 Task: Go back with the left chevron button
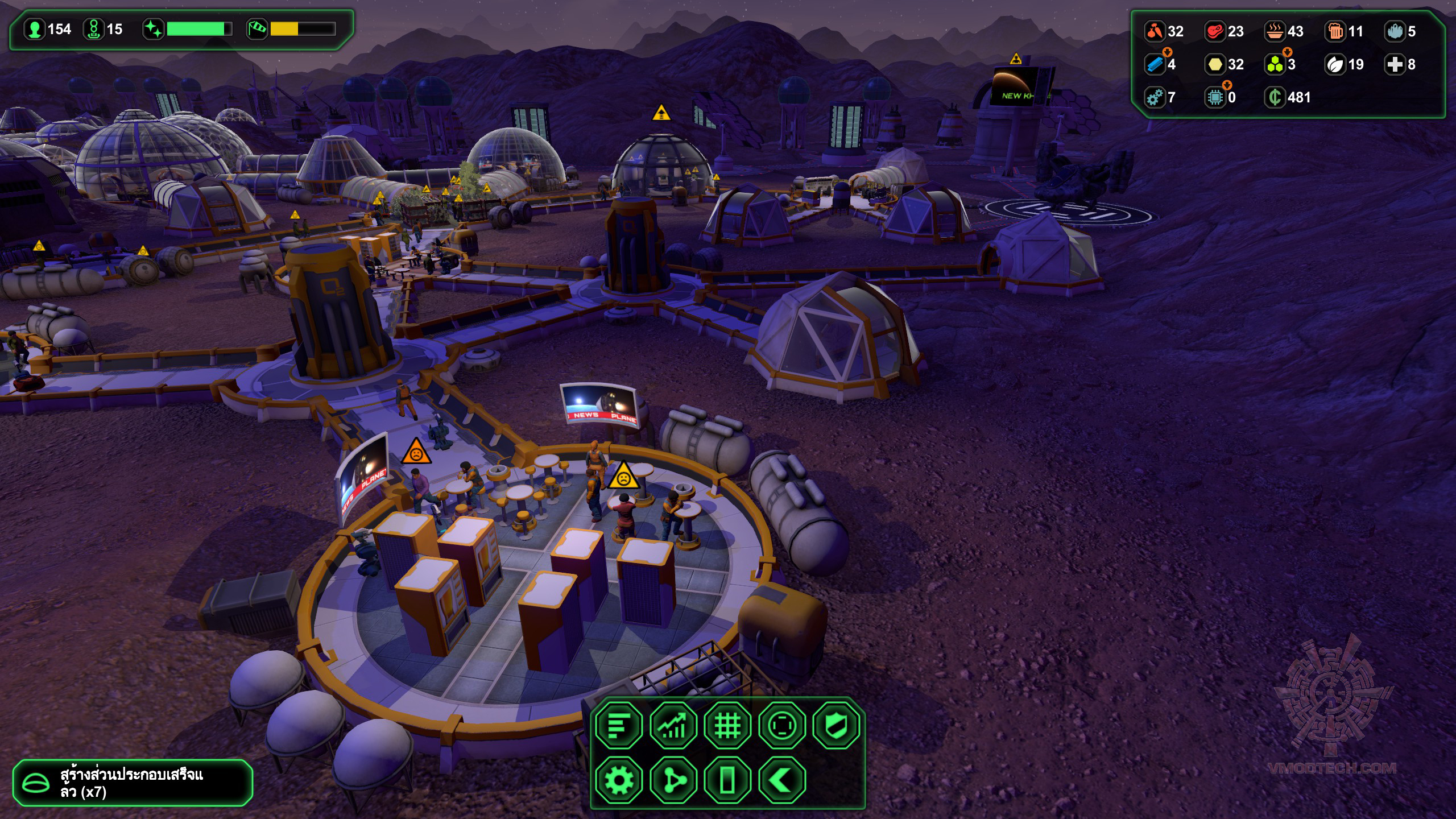pyautogui.click(x=782, y=780)
